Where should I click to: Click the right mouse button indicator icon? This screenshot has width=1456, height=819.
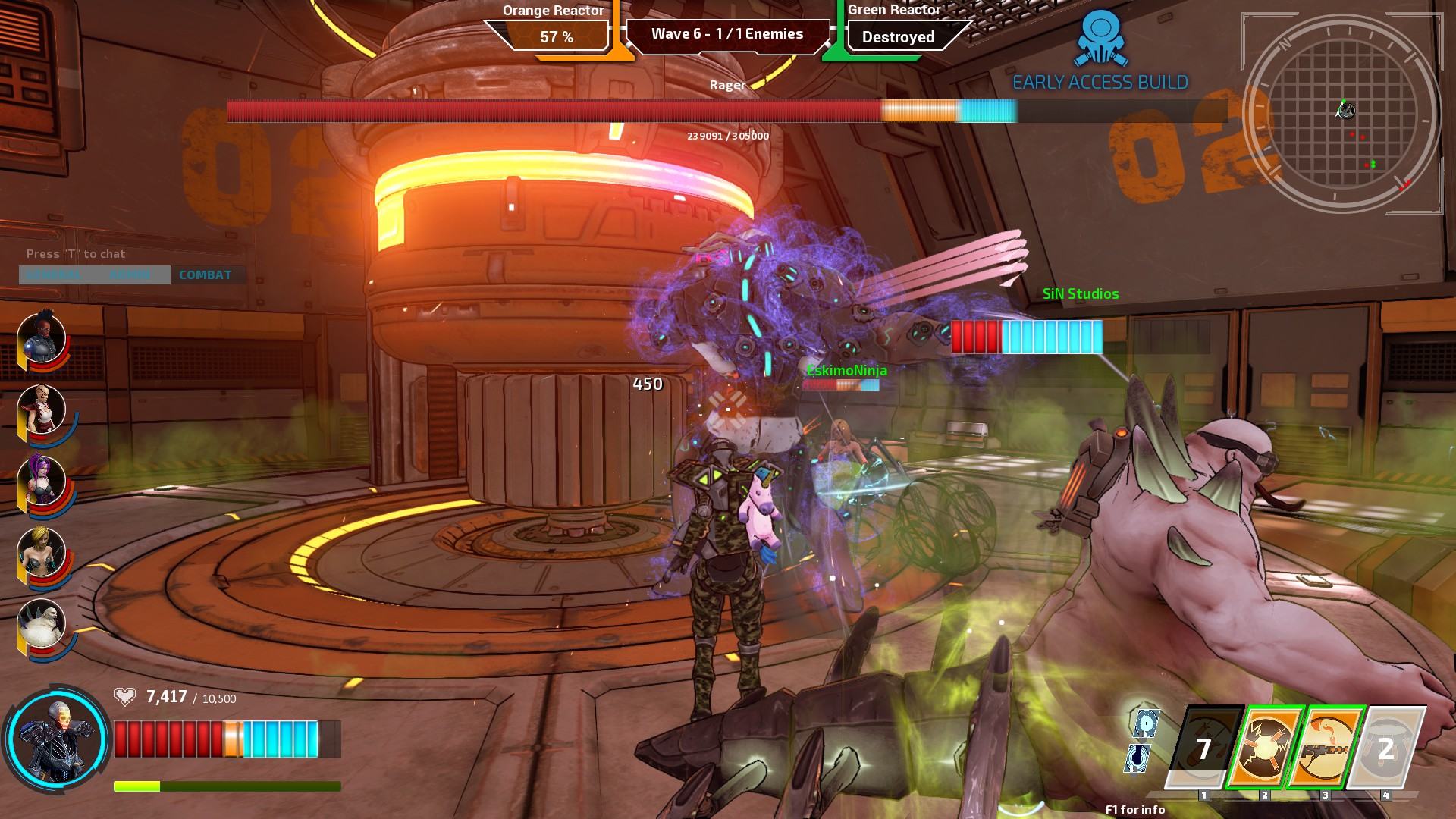pyautogui.click(x=1137, y=758)
